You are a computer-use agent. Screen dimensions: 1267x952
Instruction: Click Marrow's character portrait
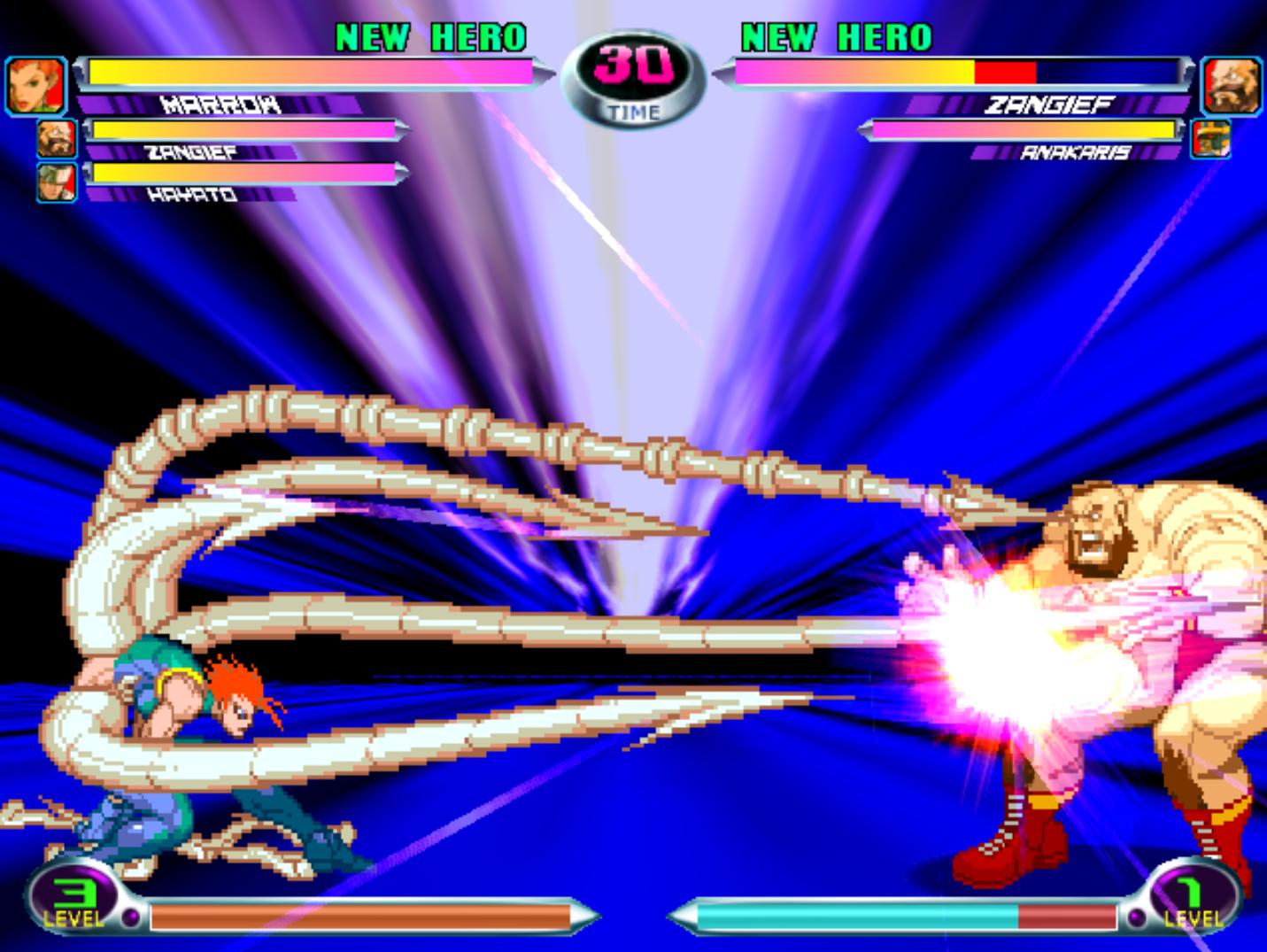(x=36, y=87)
